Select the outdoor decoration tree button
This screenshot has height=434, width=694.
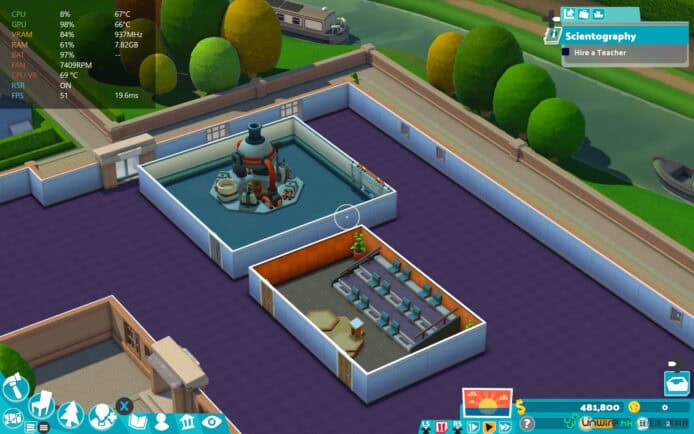coord(70,414)
